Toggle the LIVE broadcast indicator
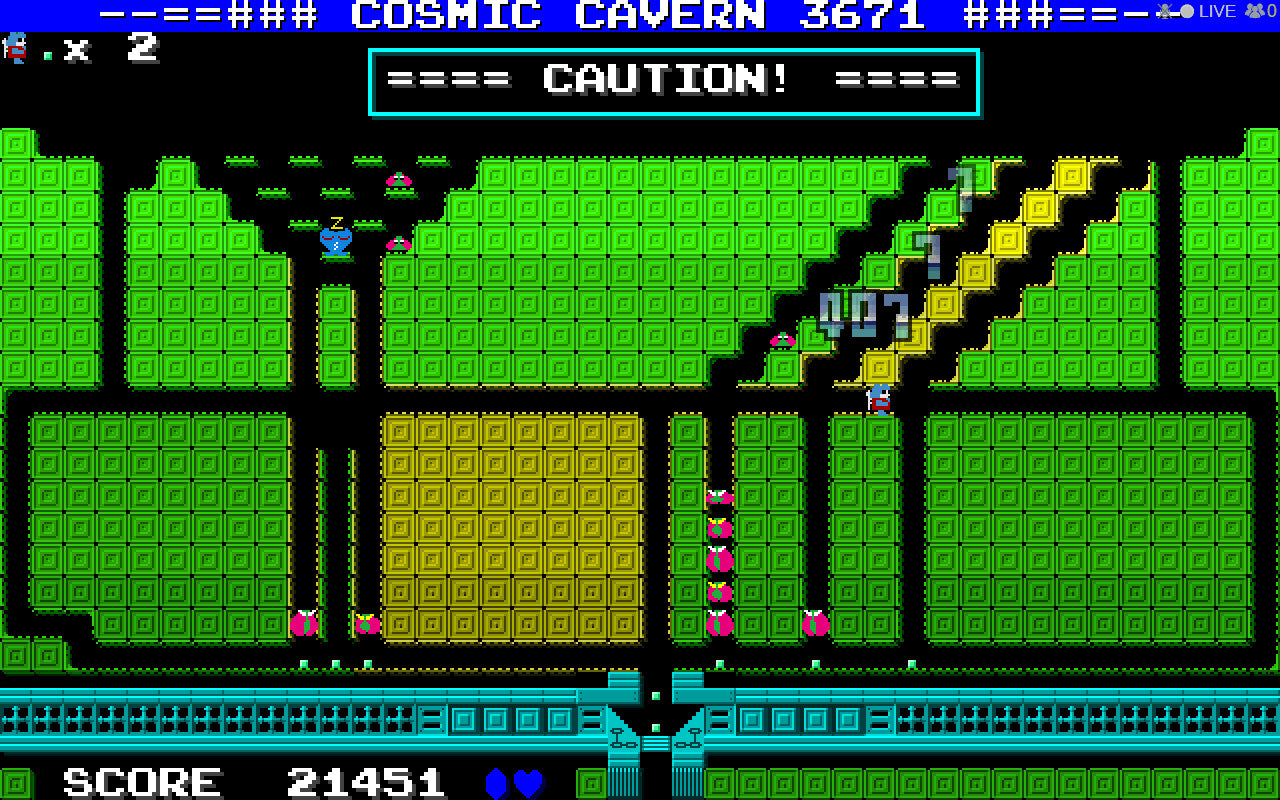Viewport: 1280px width, 800px height. [1216, 11]
